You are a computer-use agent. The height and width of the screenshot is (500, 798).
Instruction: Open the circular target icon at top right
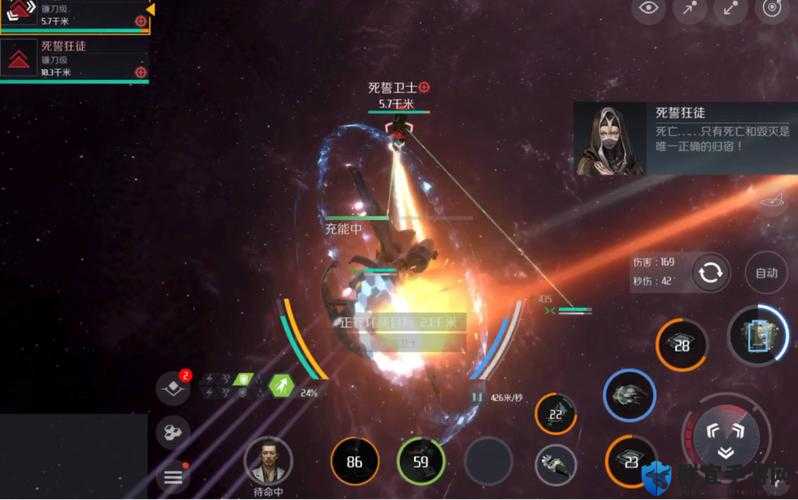pyautogui.click(x=771, y=8)
